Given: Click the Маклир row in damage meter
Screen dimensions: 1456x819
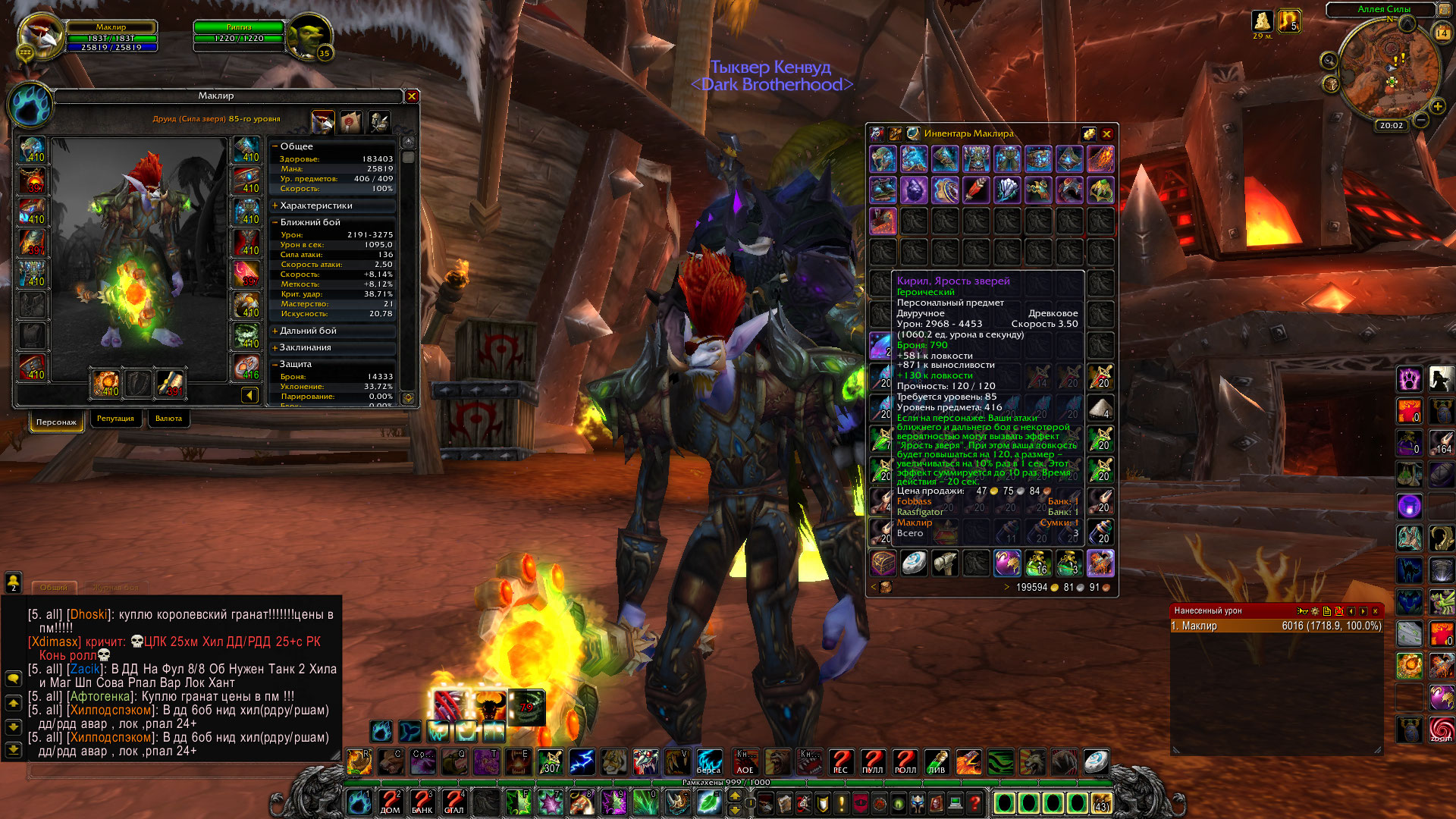Looking at the screenshot, I should pyautogui.click(x=1276, y=626).
